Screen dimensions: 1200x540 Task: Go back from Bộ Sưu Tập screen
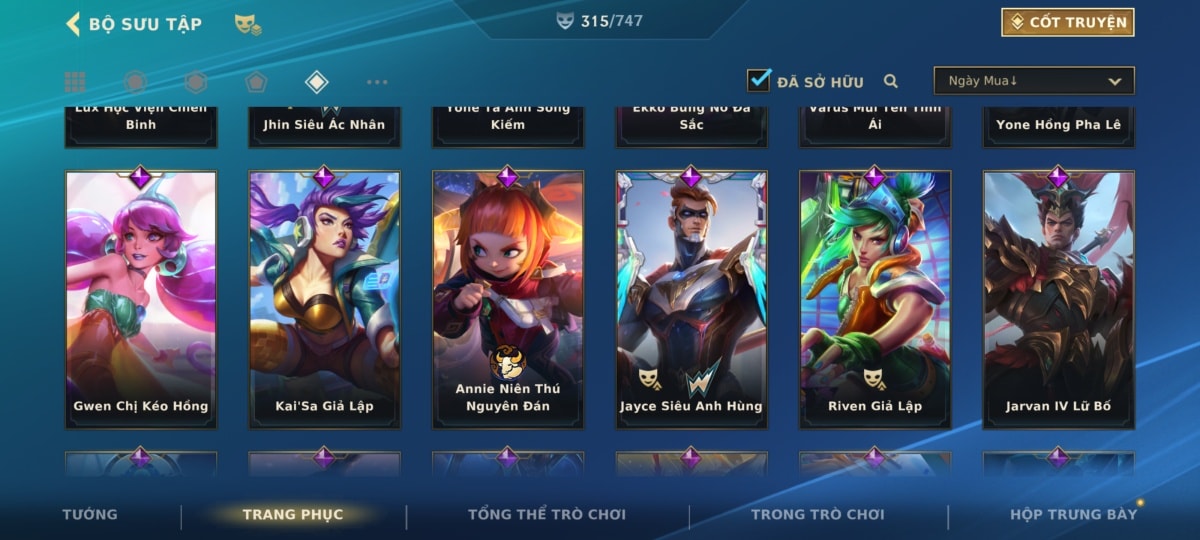tap(72, 24)
